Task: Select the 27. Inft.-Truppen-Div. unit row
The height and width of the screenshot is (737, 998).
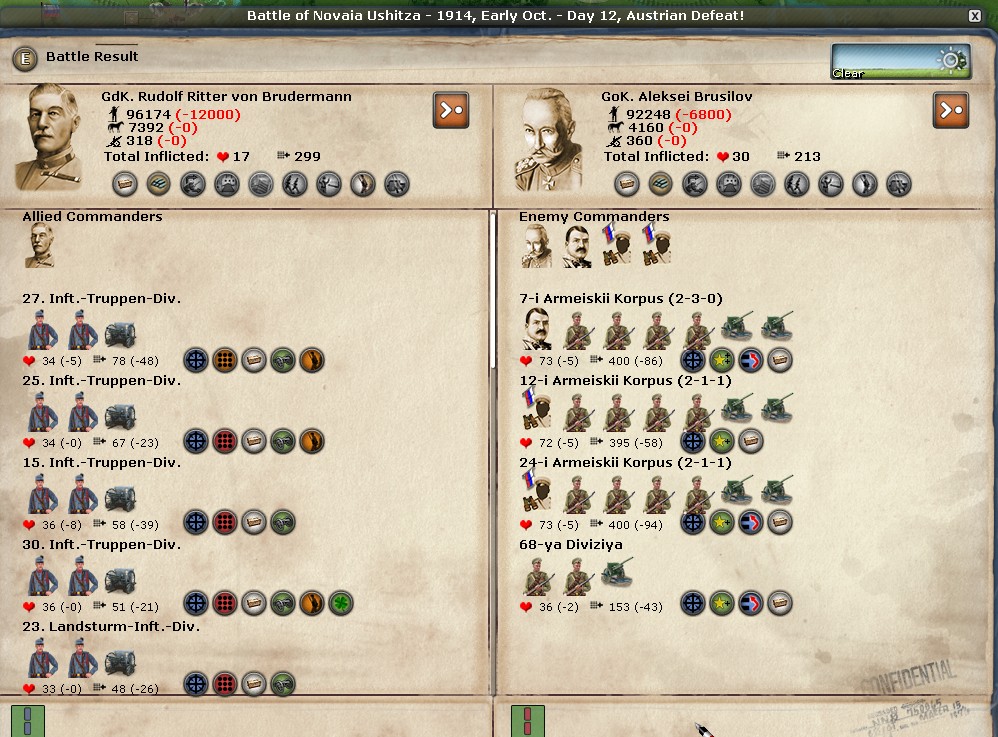Action: [x=101, y=299]
